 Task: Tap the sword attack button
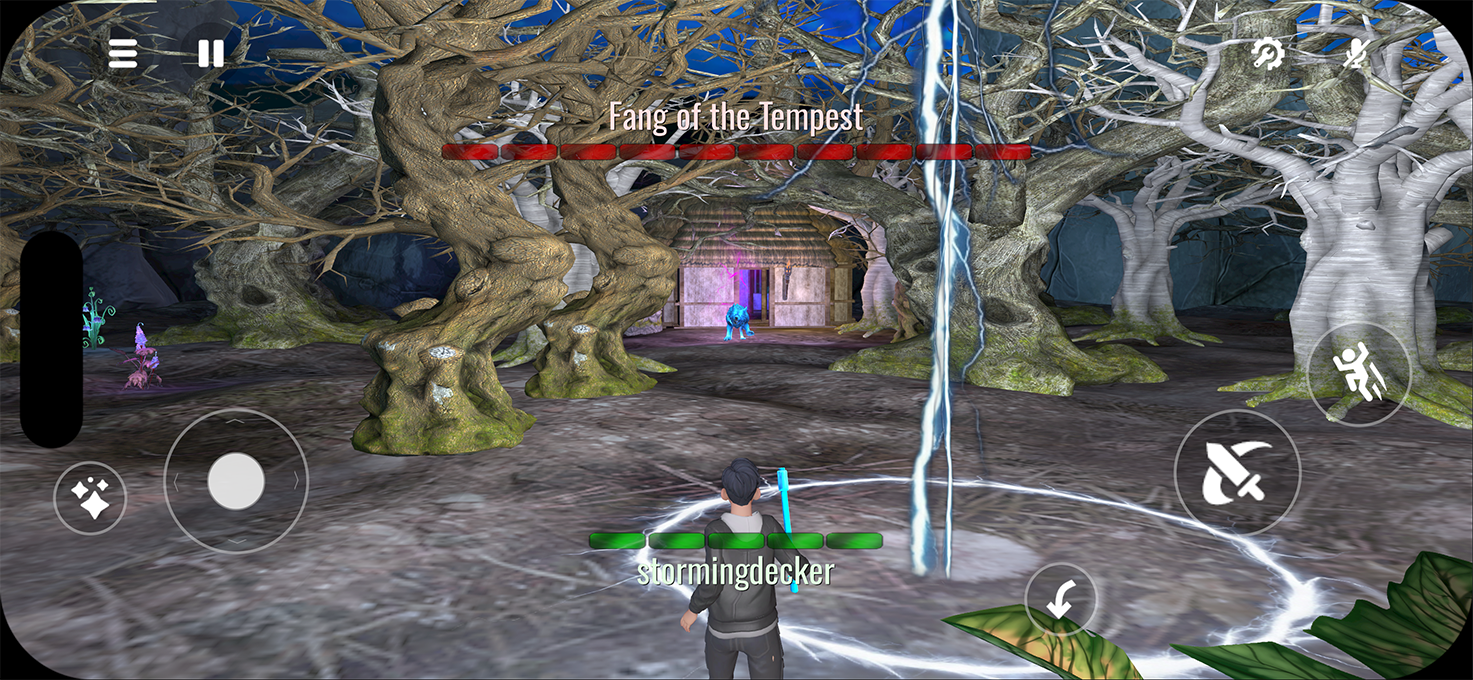1237,472
